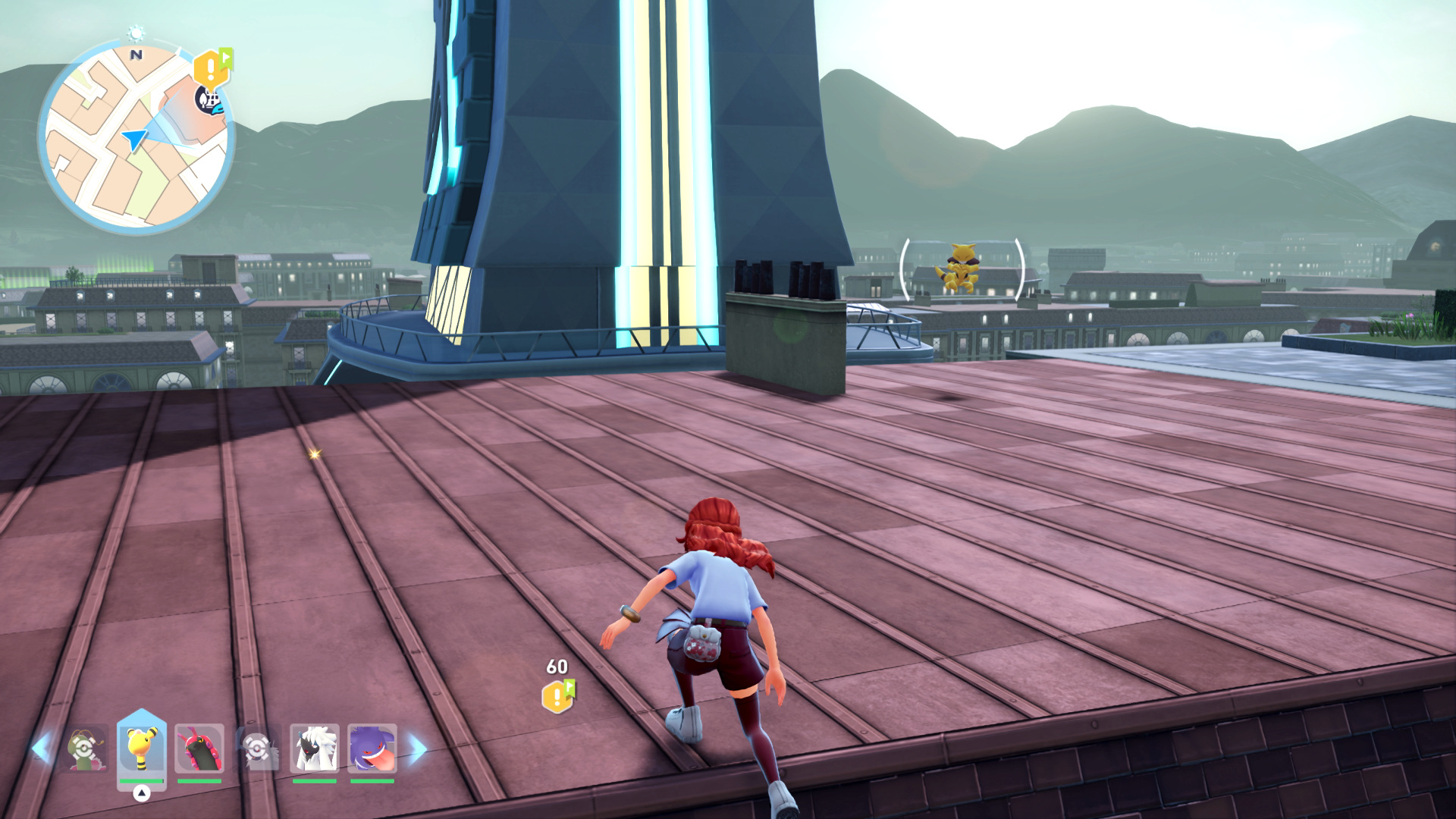The image size is (1456, 819).
Task: Select Ampharos in the party bar
Action: [142, 748]
